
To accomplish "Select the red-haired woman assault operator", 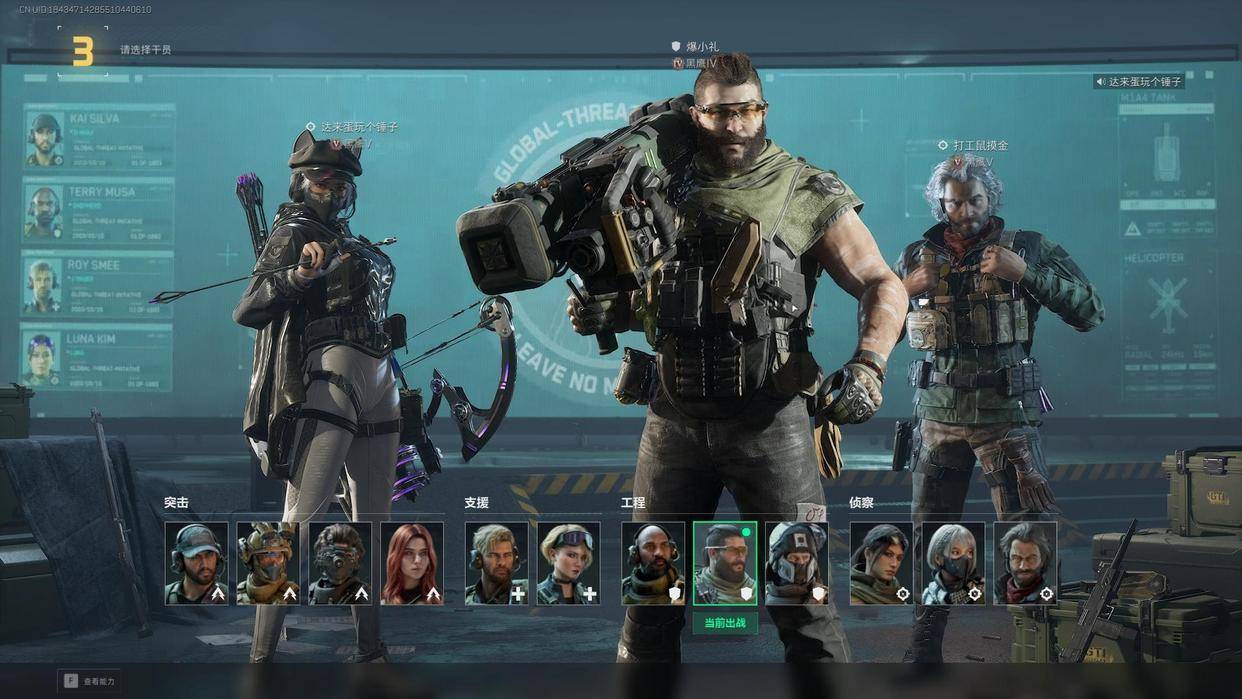I will 412,563.
